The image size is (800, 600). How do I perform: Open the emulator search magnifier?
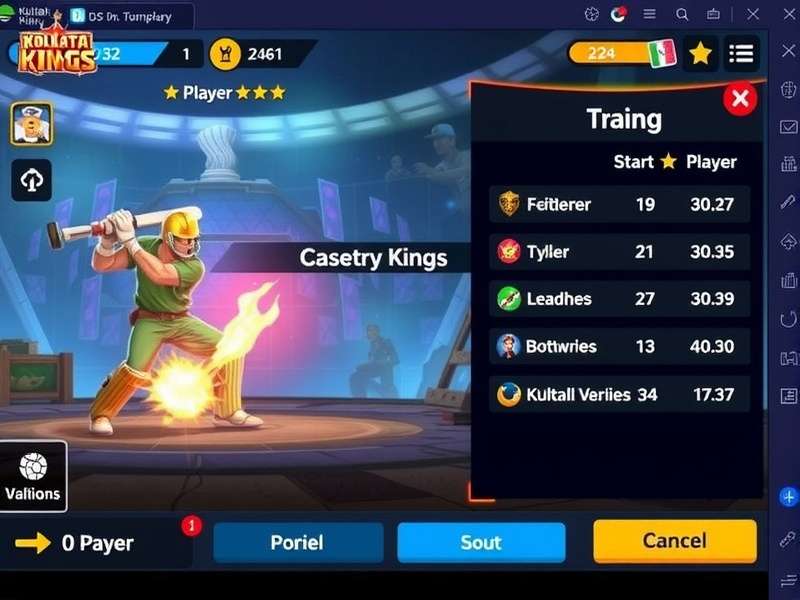pos(682,15)
